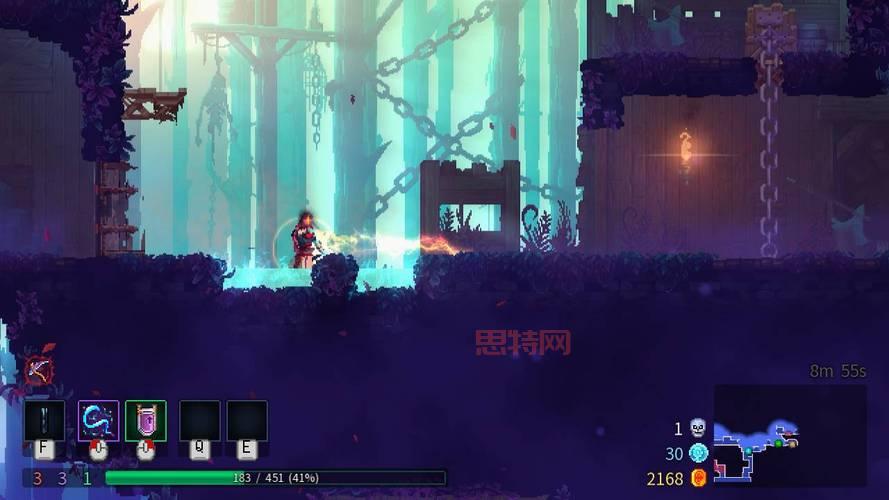The height and width of the screenshot is (500, 889).
Task: Click the blue cells icon
Action: point(698,453)
